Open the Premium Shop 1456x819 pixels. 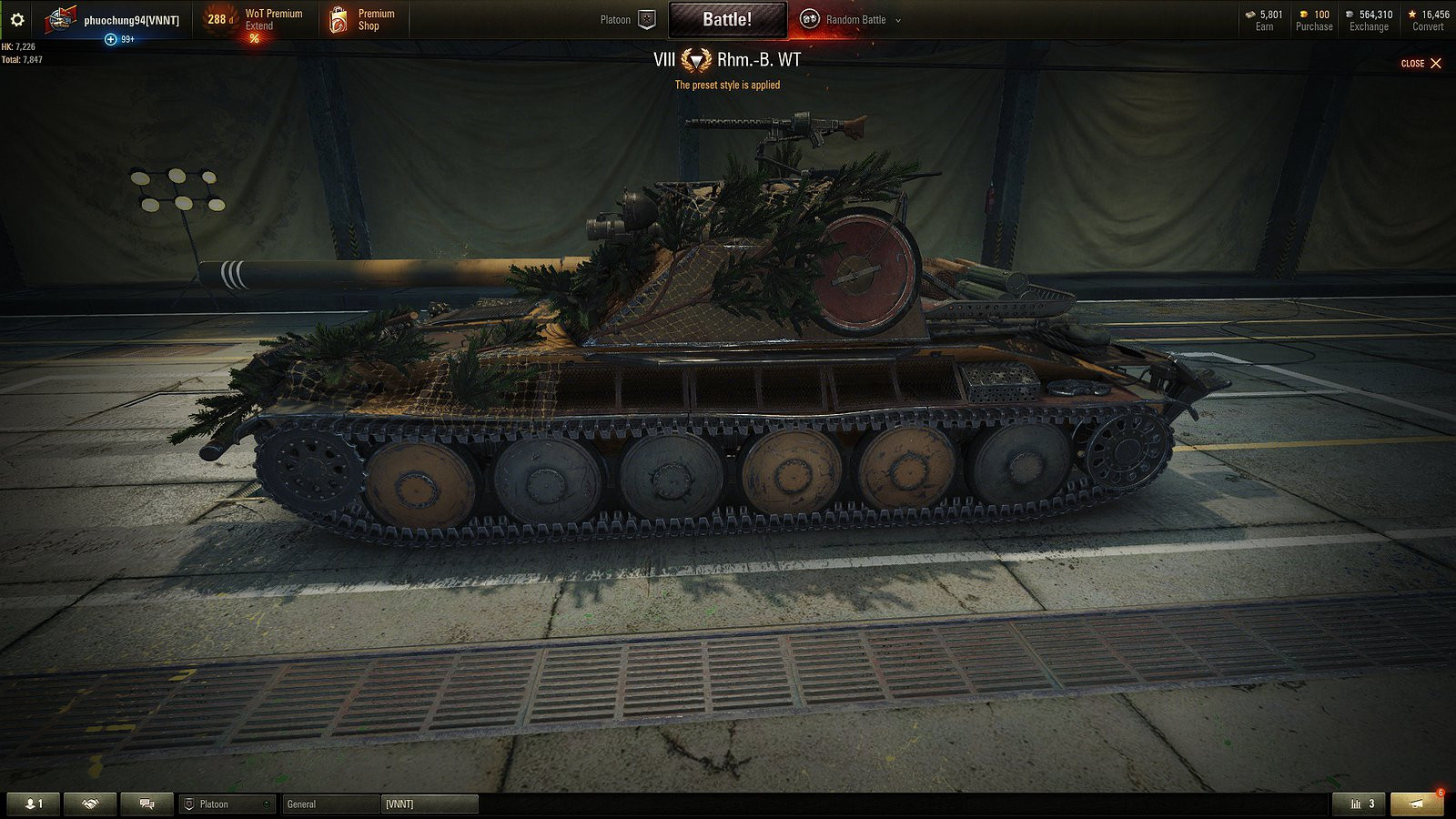click(364, 19)
